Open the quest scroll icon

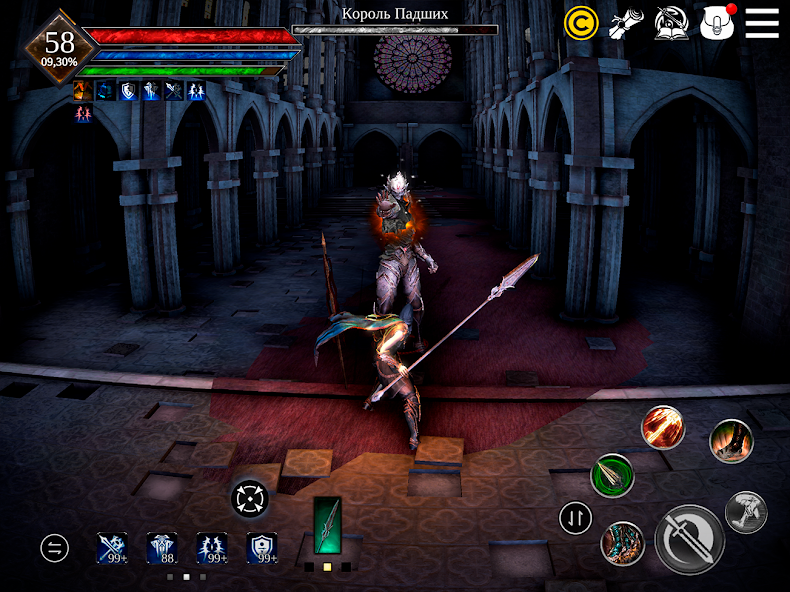pyautogui.click(x=627, y=23)
